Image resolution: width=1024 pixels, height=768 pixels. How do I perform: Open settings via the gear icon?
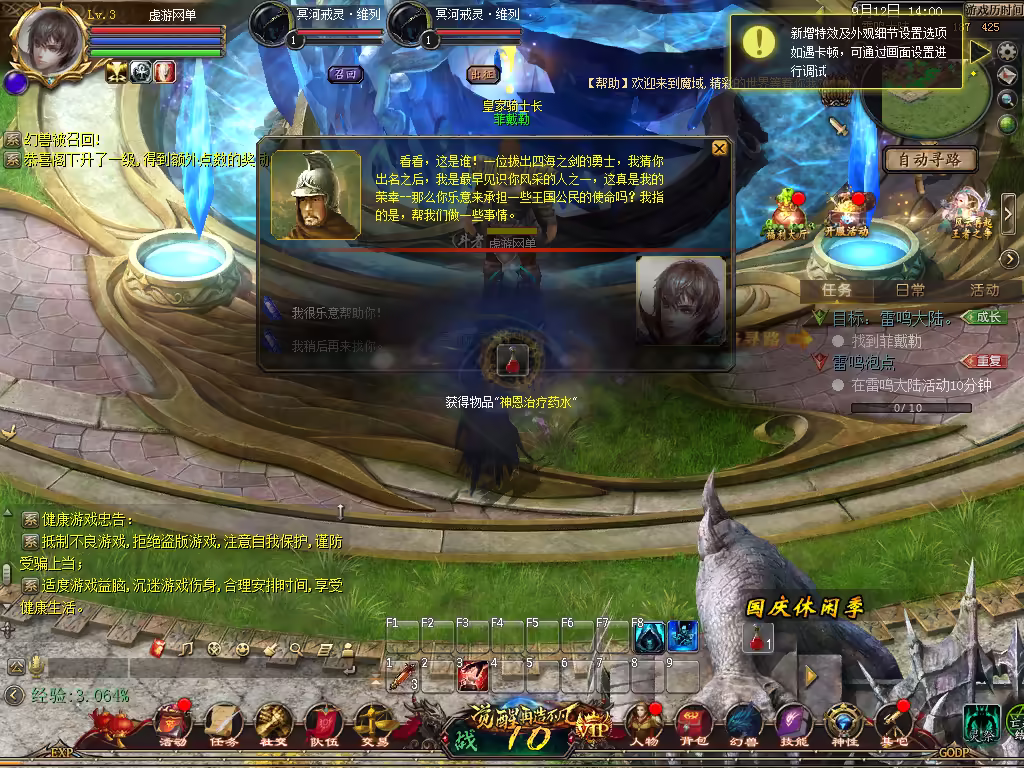[1007, 51]
